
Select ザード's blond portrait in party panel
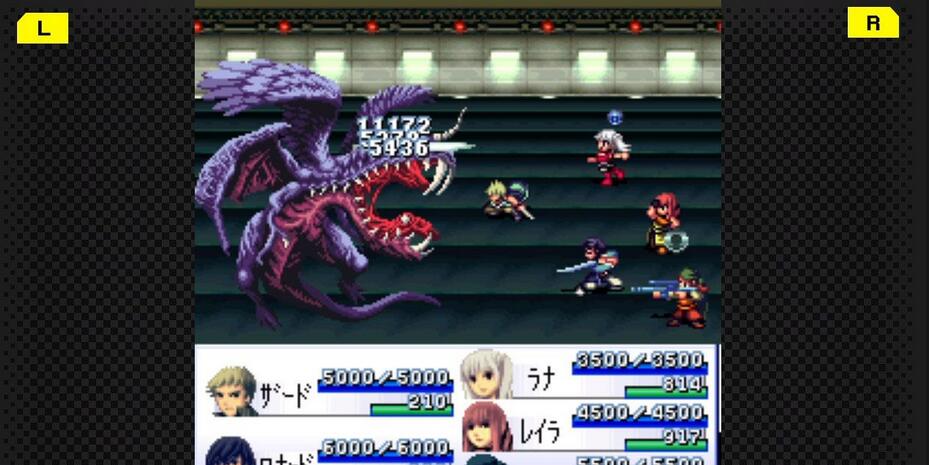232,389
